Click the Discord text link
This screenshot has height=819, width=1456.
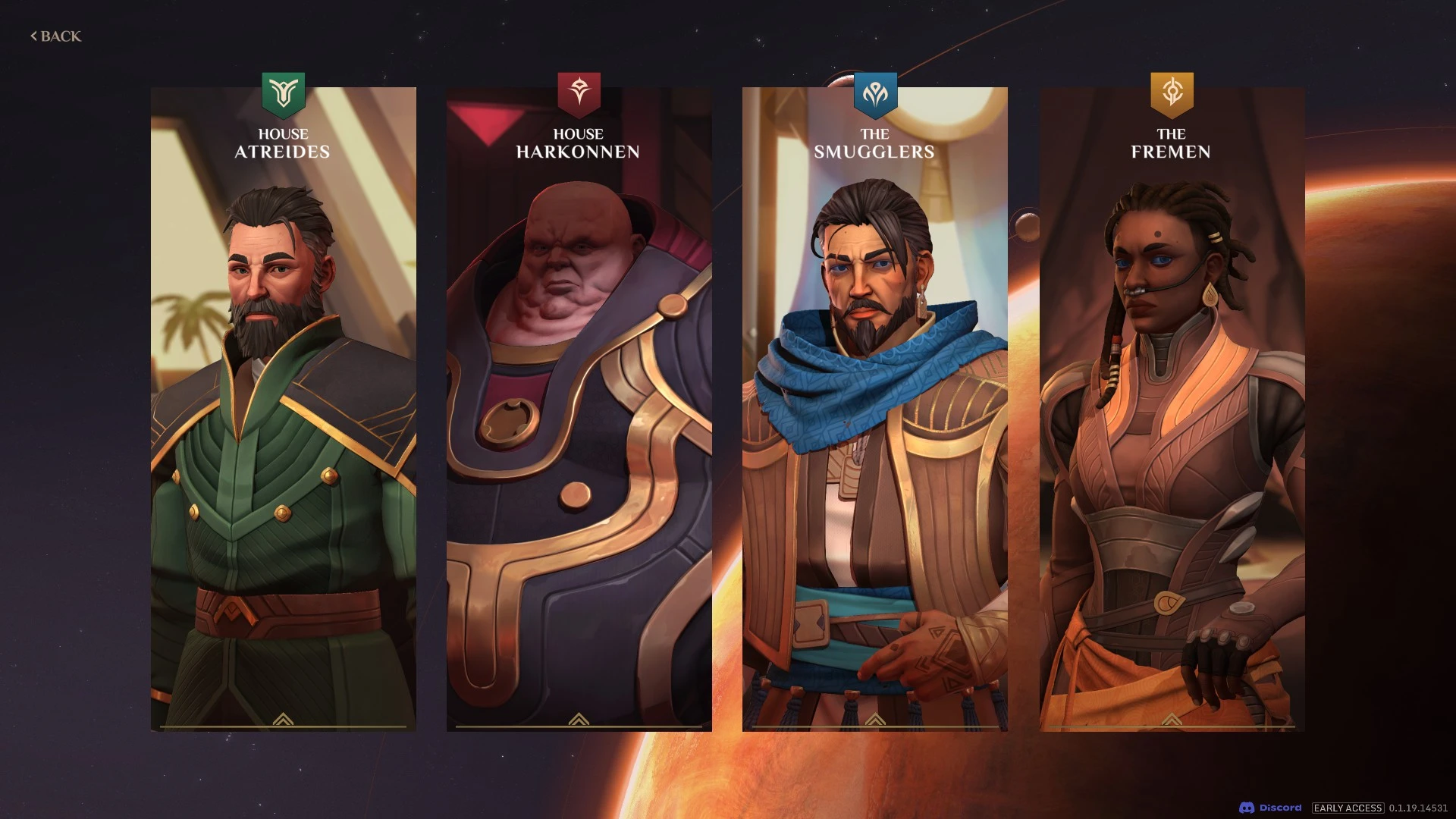pyautogui.click(x=1282, y=808)
